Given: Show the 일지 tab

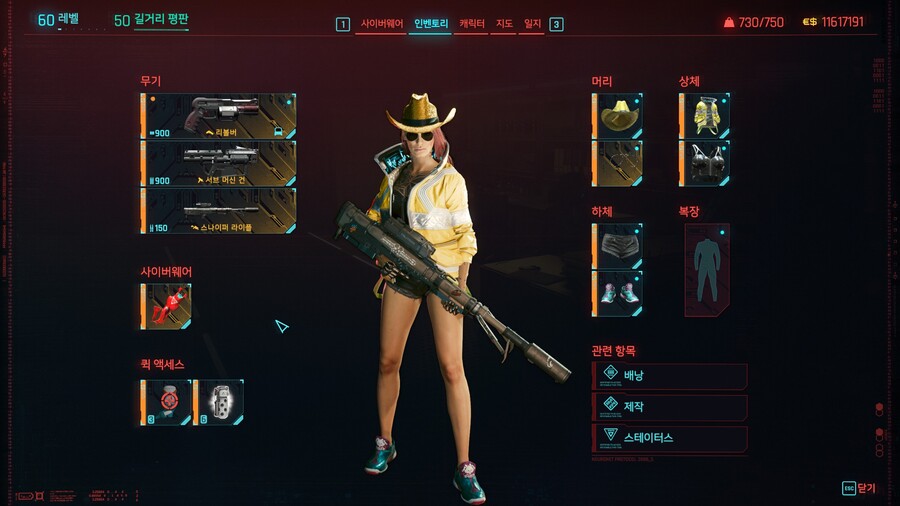Looking at the screenshot, I should tap(532, 23).
